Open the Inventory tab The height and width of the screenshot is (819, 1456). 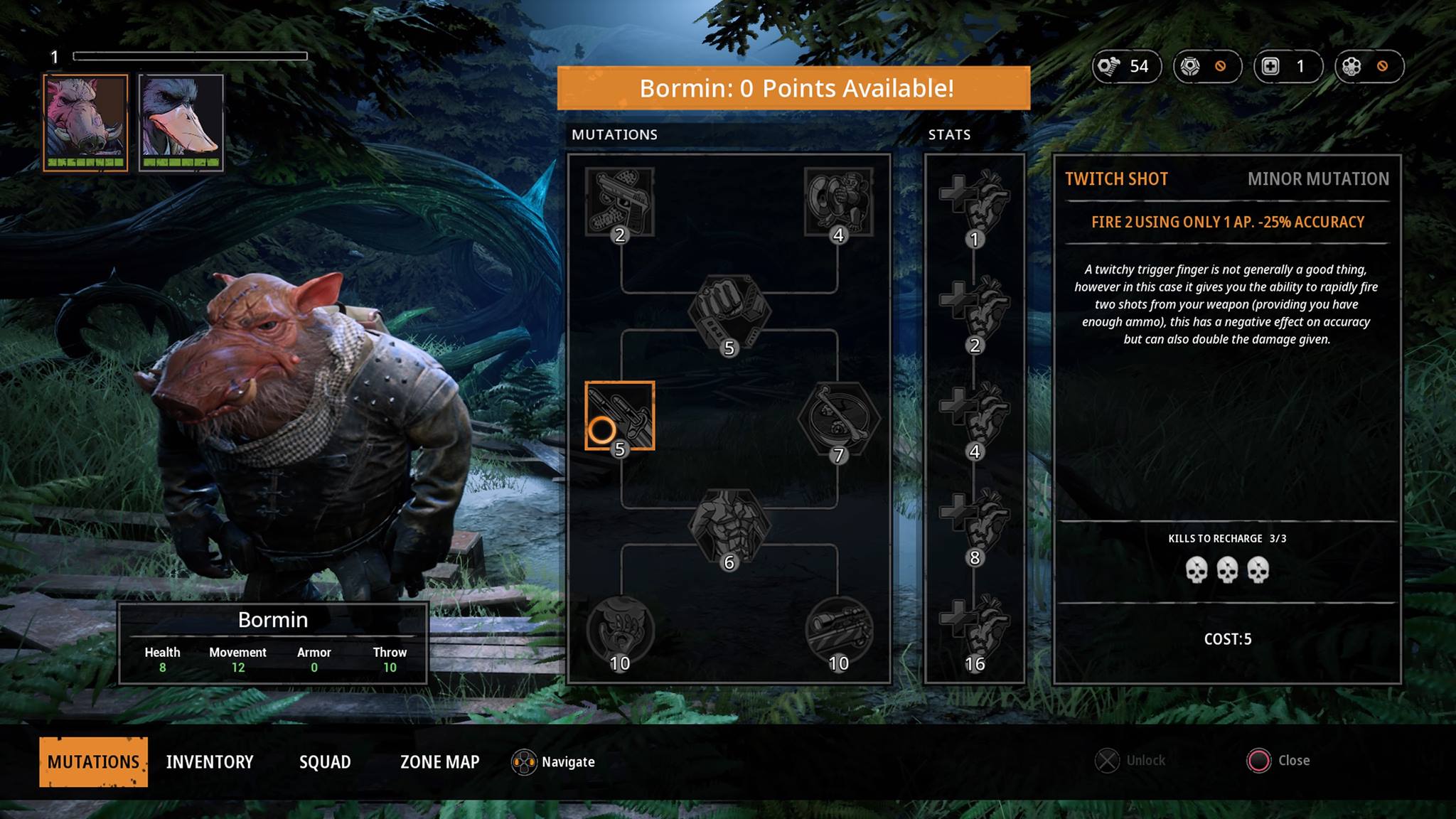click(x=210, y=761)
